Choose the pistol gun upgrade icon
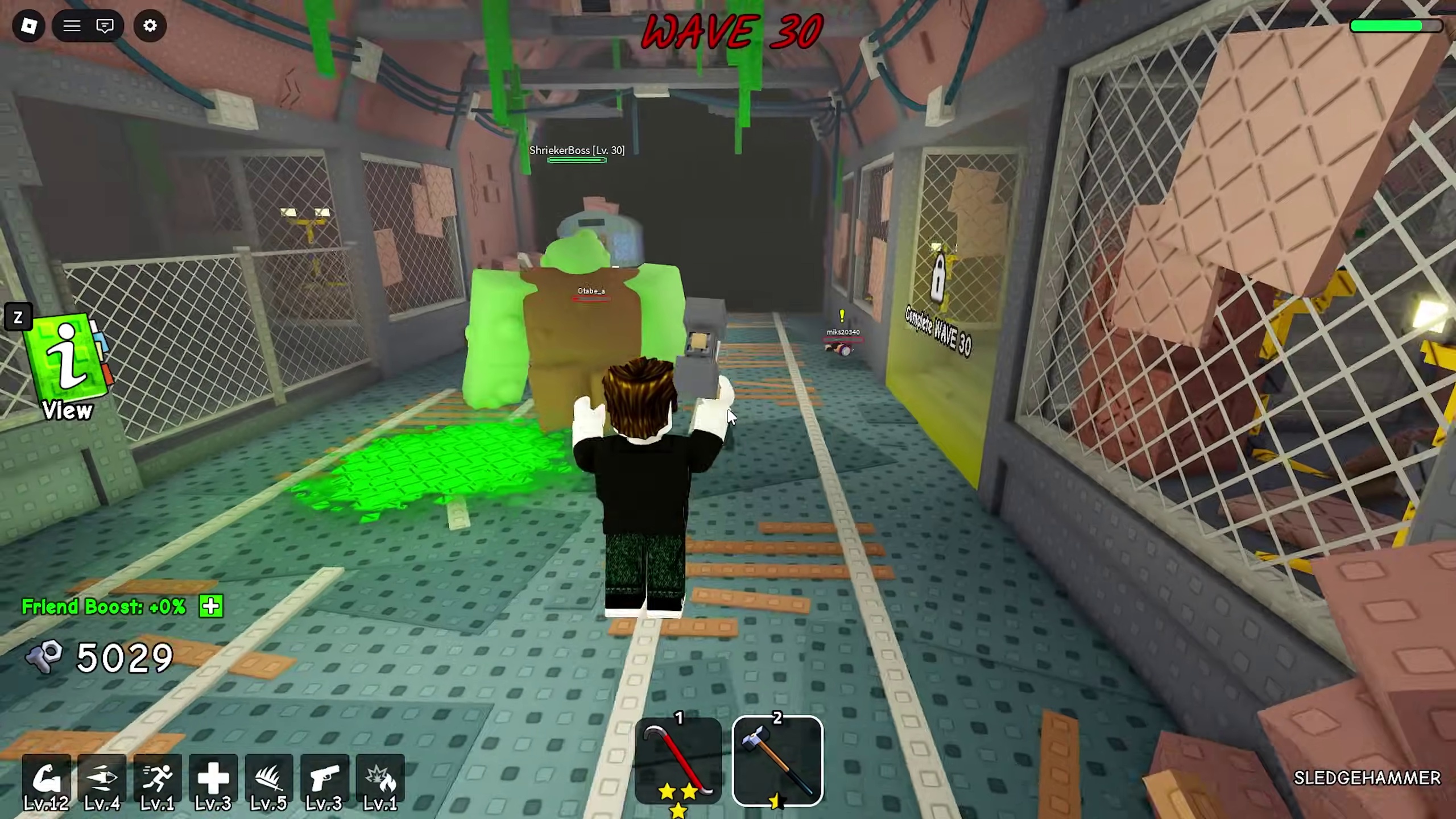 (x=324, y=779)
